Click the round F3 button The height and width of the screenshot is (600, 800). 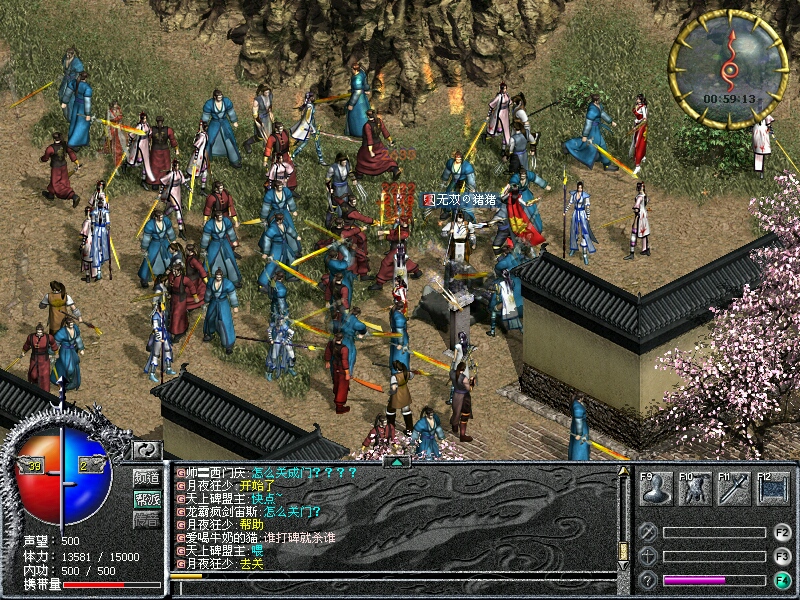tap(782, 556)
